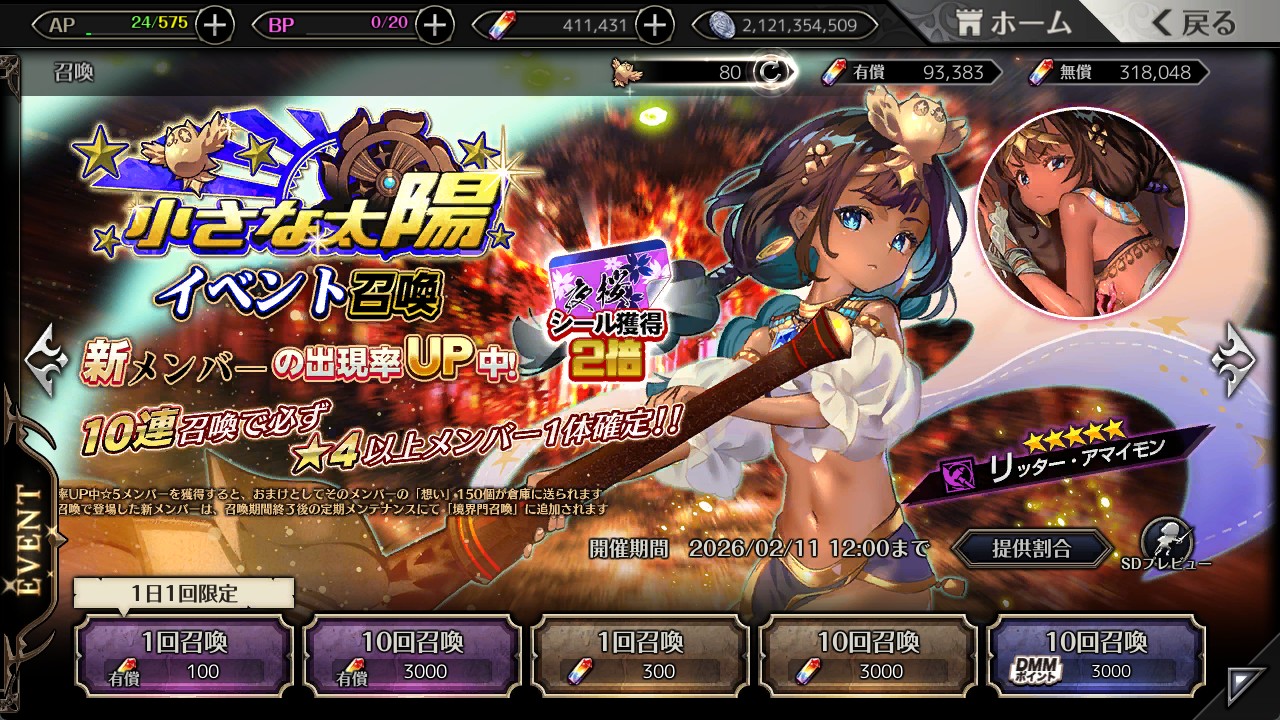The image size is (1280, 720).
Task: Do the paid-gem 10x summon for 3000
Action: coord(412,655)
